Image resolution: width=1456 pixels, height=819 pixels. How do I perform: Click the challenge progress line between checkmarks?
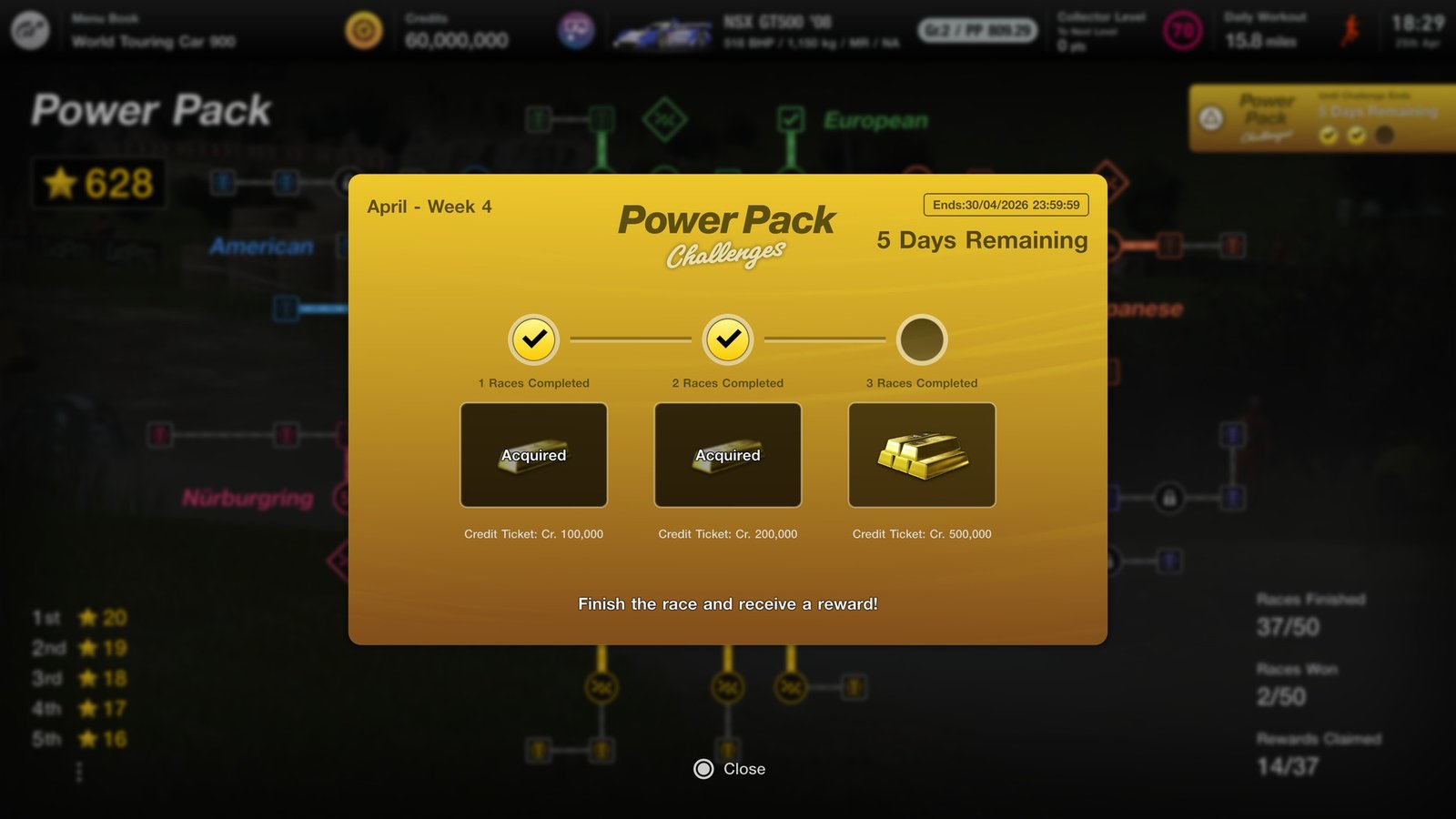tap(630, 340)
